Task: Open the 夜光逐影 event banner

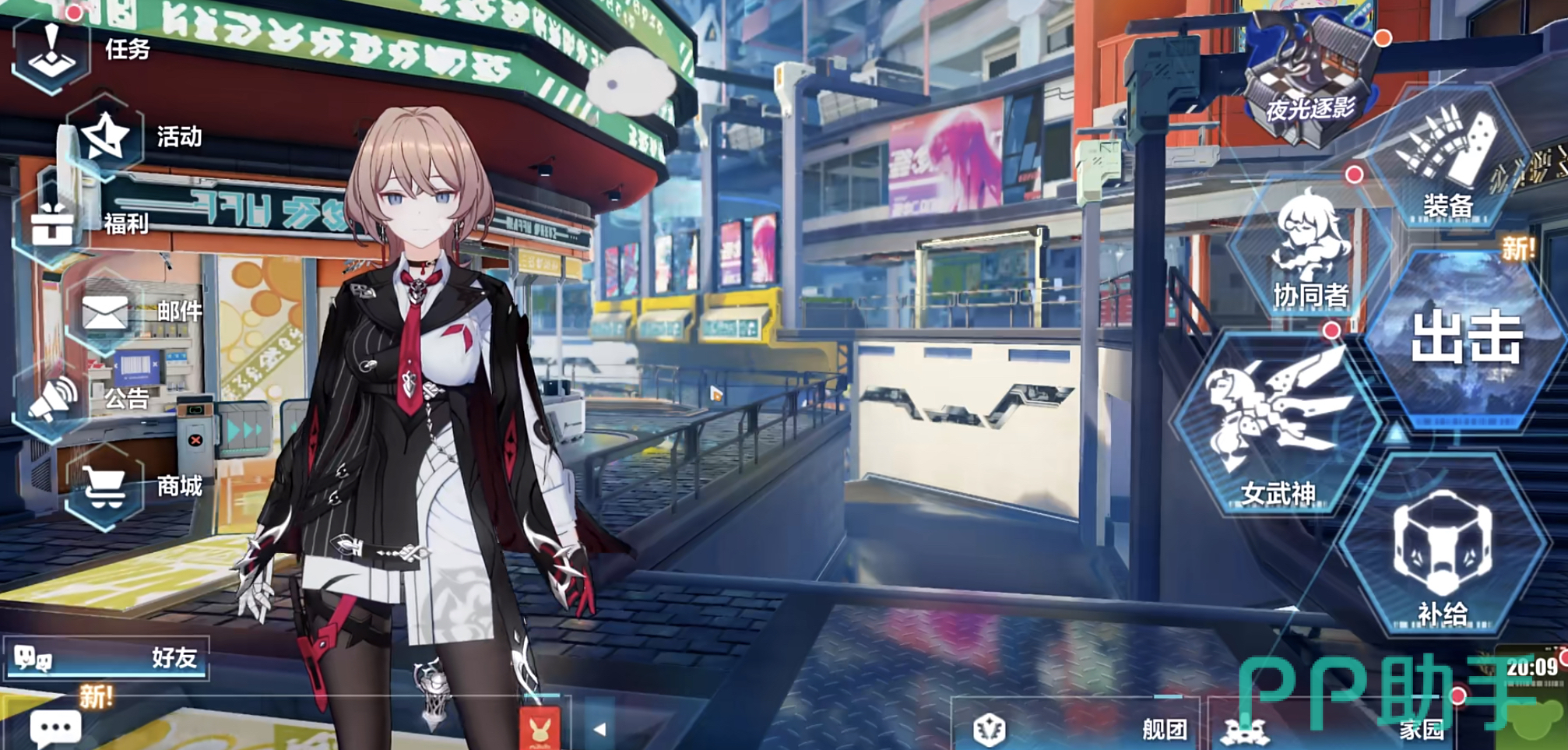Action: point(1310,82)
